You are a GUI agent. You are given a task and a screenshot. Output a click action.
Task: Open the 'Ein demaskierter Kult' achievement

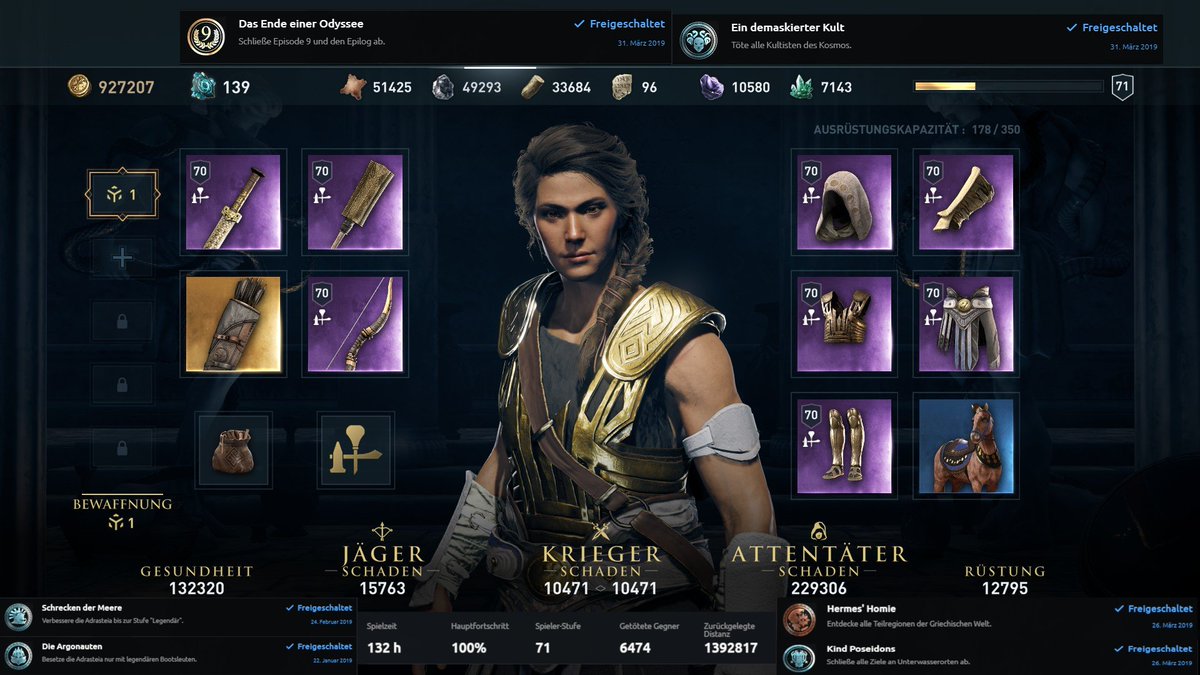tap(917, 37)
